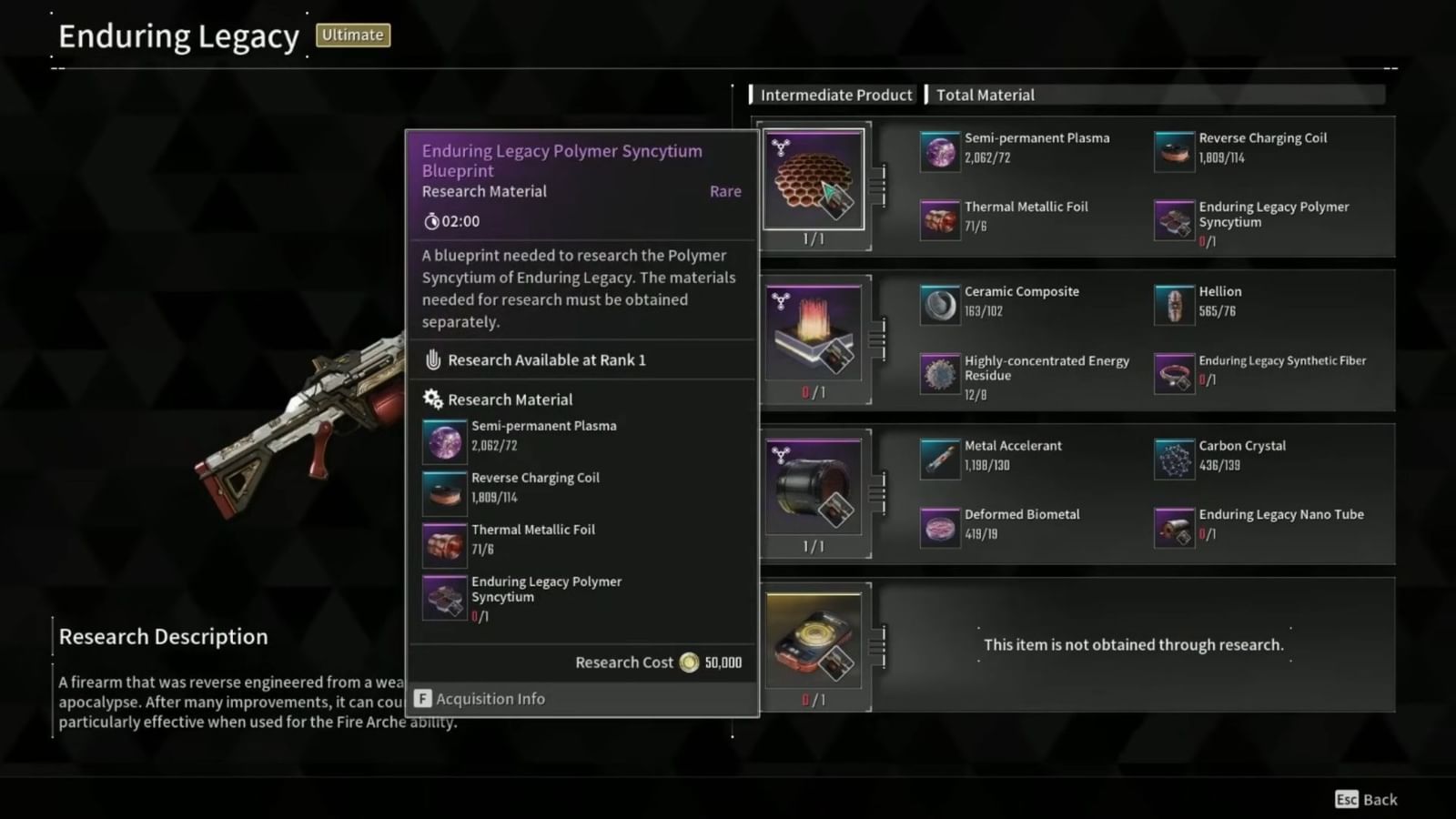
Task: Select the Semi-permanent Plasma material icon
Action: tap(939, 150)
